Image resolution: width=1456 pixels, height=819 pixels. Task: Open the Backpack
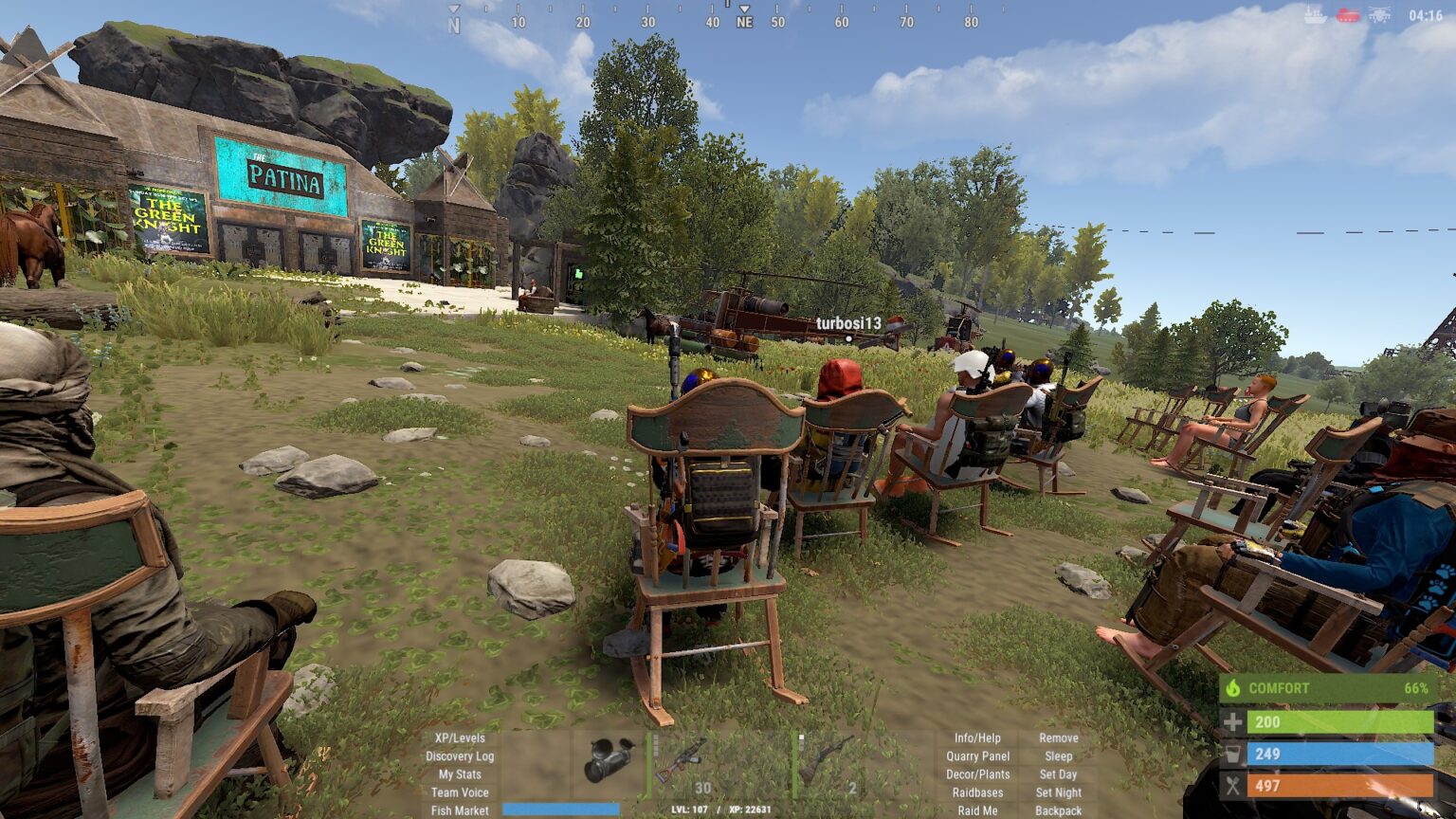(x=1058, y=810)
